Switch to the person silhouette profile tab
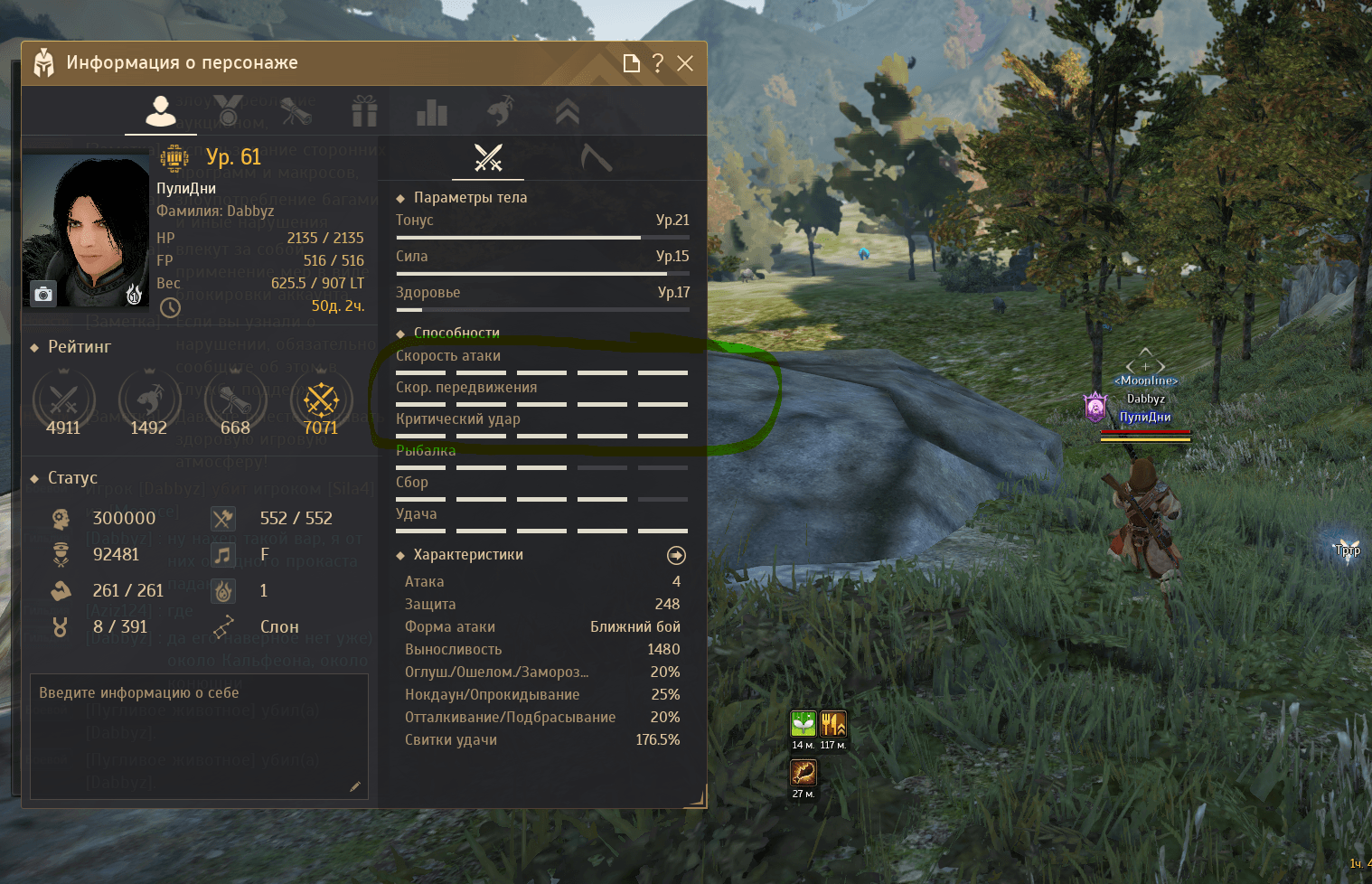 click(x=161, y=111)
